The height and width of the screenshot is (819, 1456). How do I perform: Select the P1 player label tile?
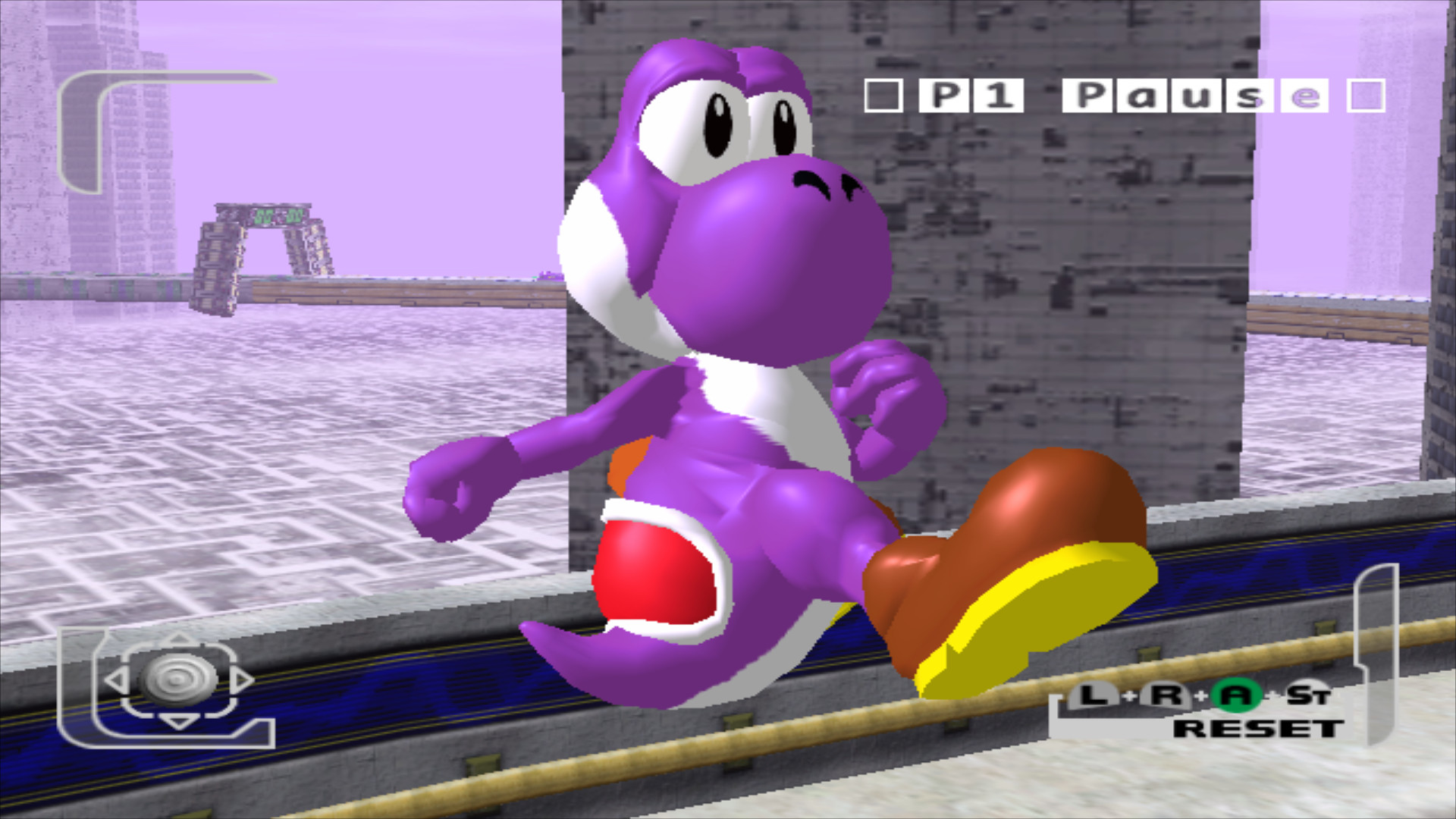(x=971, y=96)
